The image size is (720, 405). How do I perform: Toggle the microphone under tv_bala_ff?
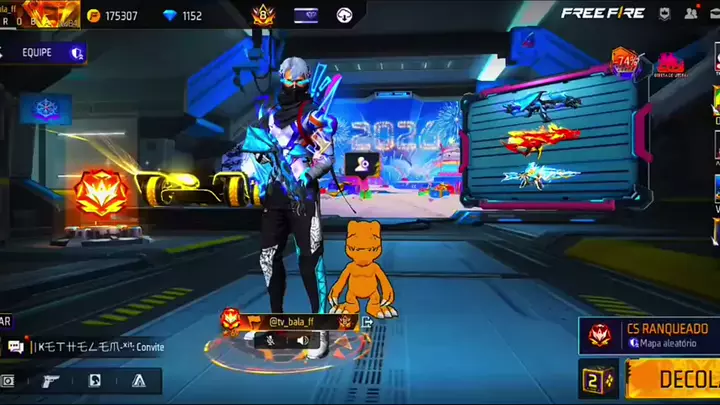tap(270, 340)
